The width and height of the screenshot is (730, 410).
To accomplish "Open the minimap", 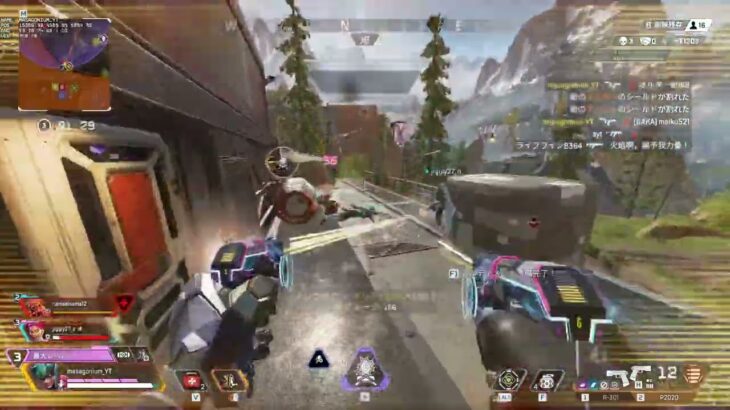I will click(x=64, y=64).
